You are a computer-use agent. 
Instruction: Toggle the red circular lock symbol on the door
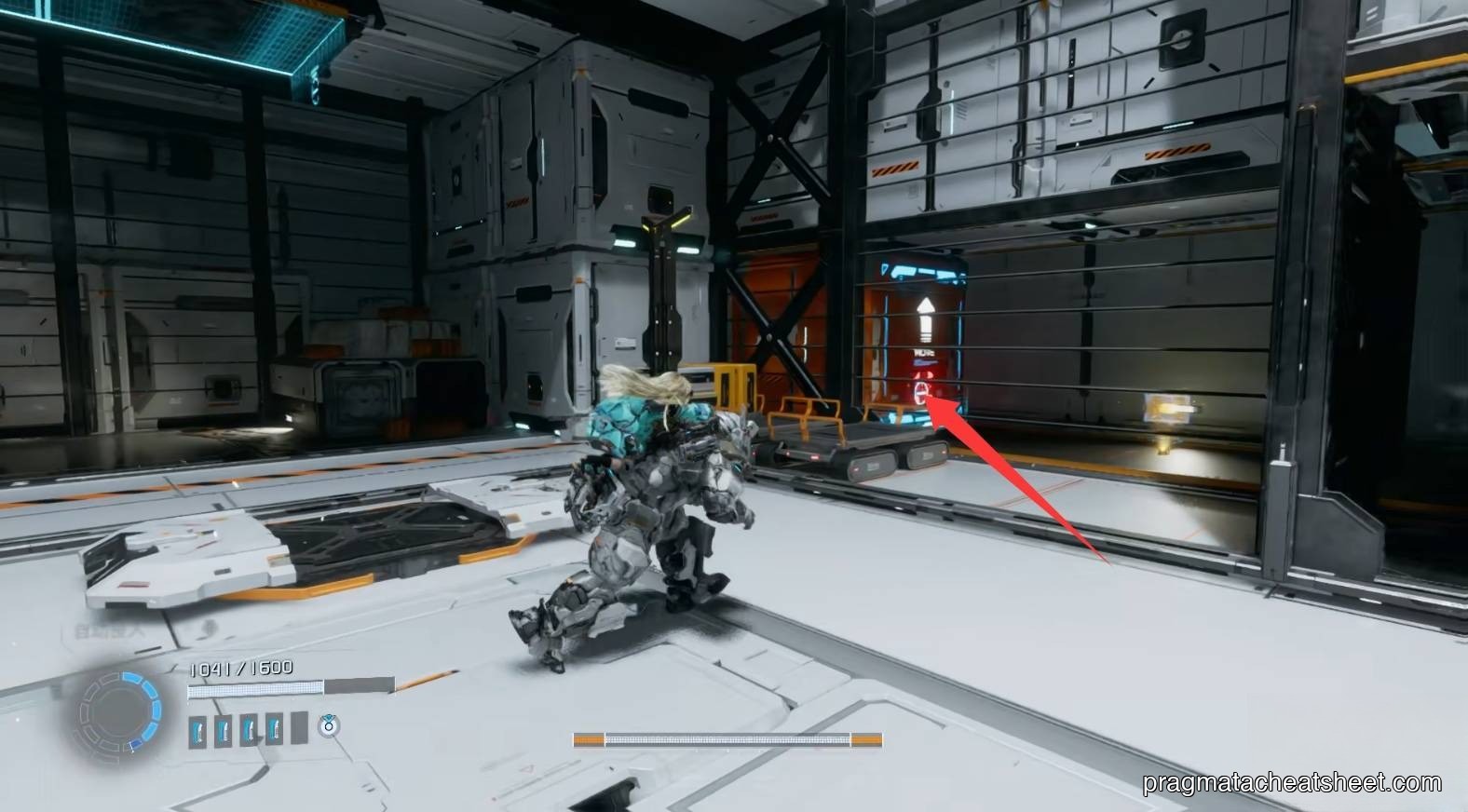[x=921, y=391]
